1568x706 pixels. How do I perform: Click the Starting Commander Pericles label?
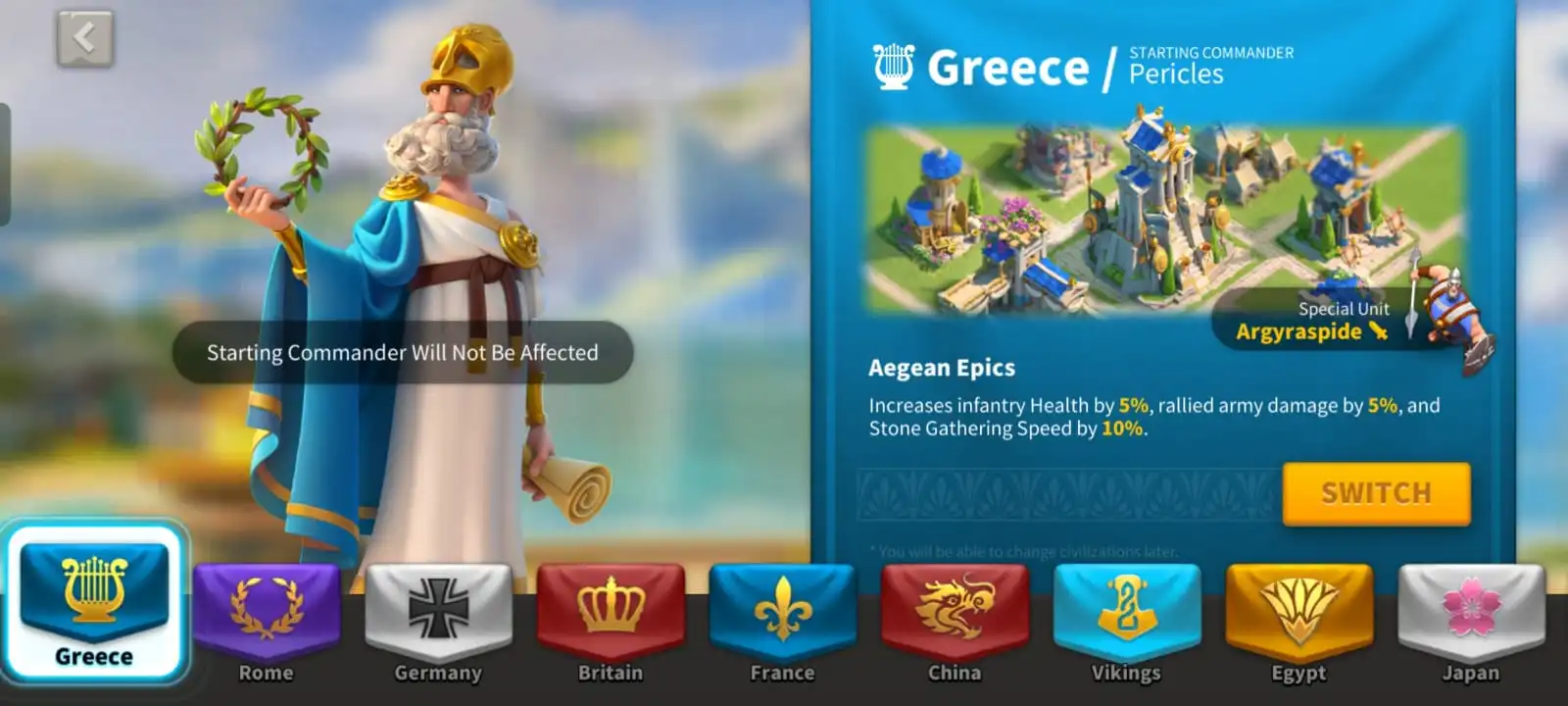tap(1210, 63)
